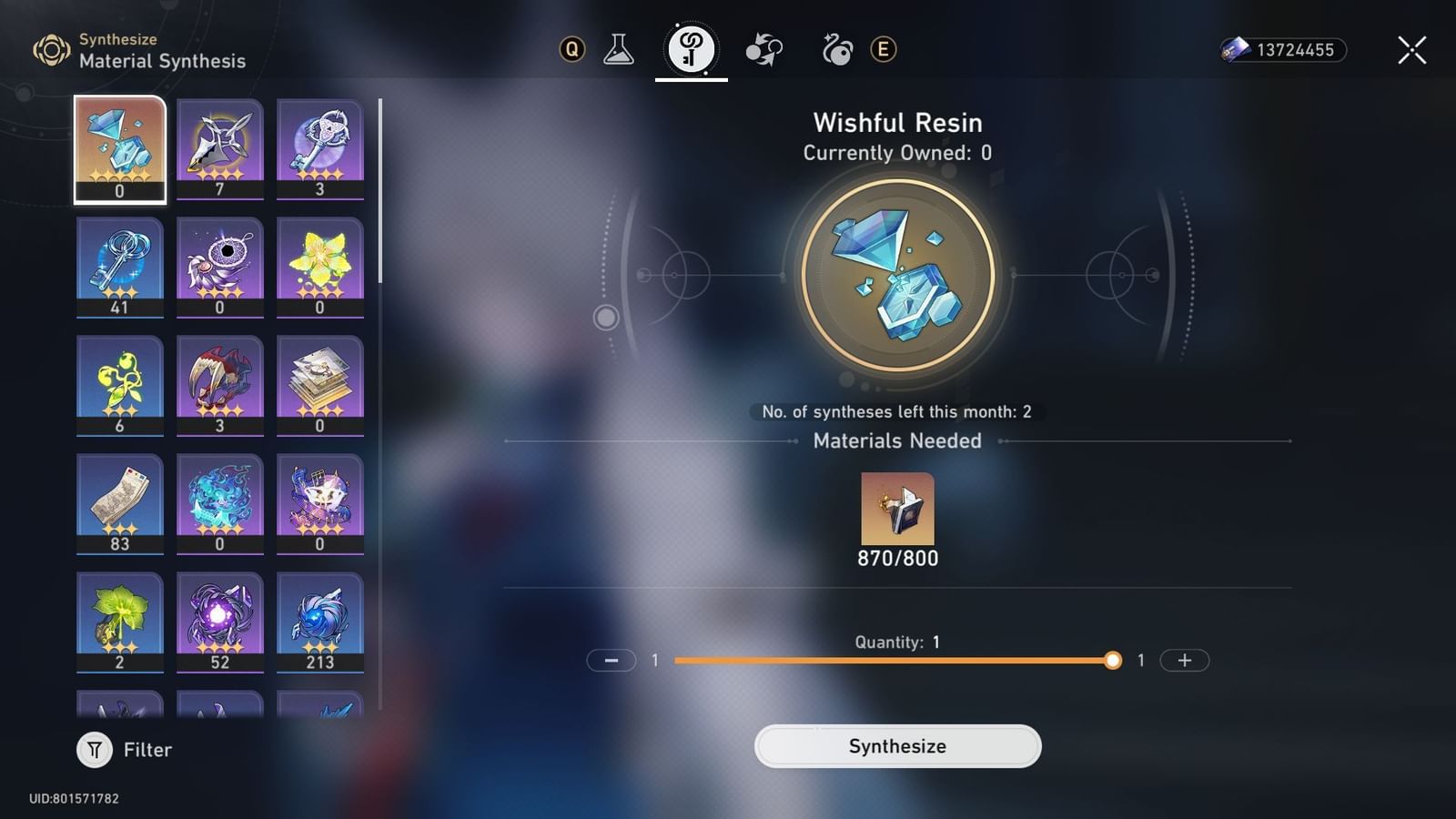Image resolution: width=1456 pixels, height=819 pixels.
Task: Increase quantity with the plus stepper
Action: click(x=1183, y=661)
